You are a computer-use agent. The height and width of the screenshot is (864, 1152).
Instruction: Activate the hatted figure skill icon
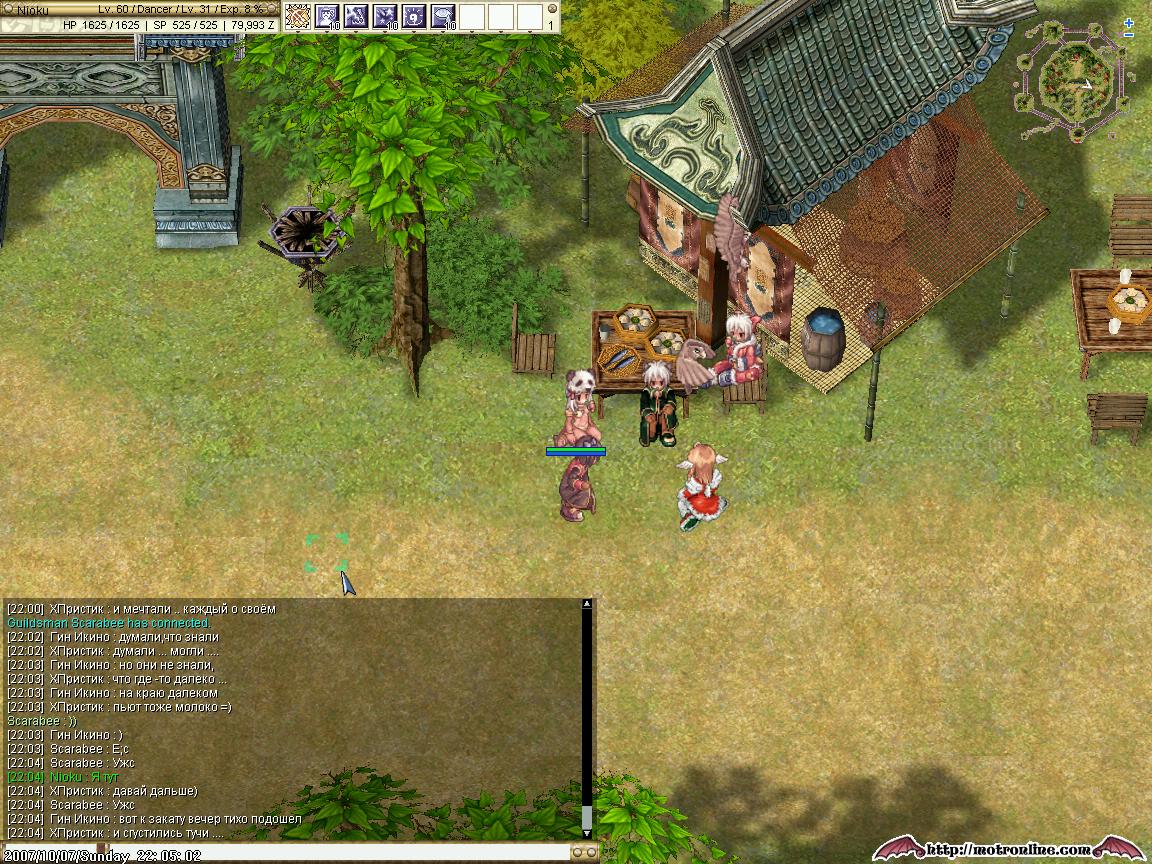click(327, 16)
